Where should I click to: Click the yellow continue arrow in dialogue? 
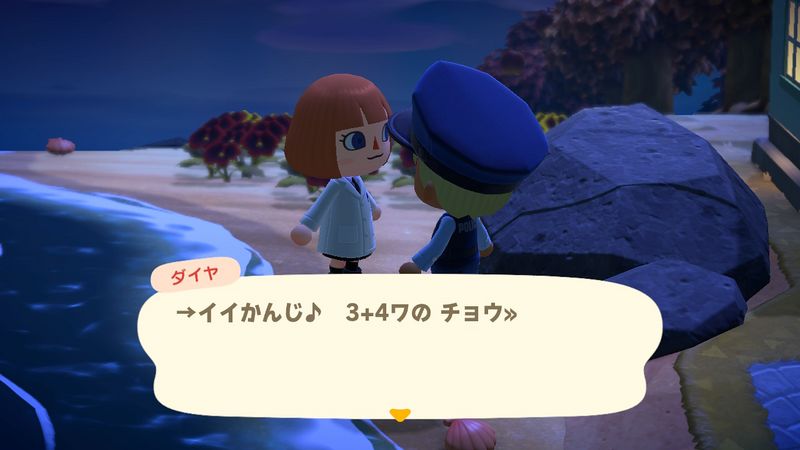coord(400,413)
